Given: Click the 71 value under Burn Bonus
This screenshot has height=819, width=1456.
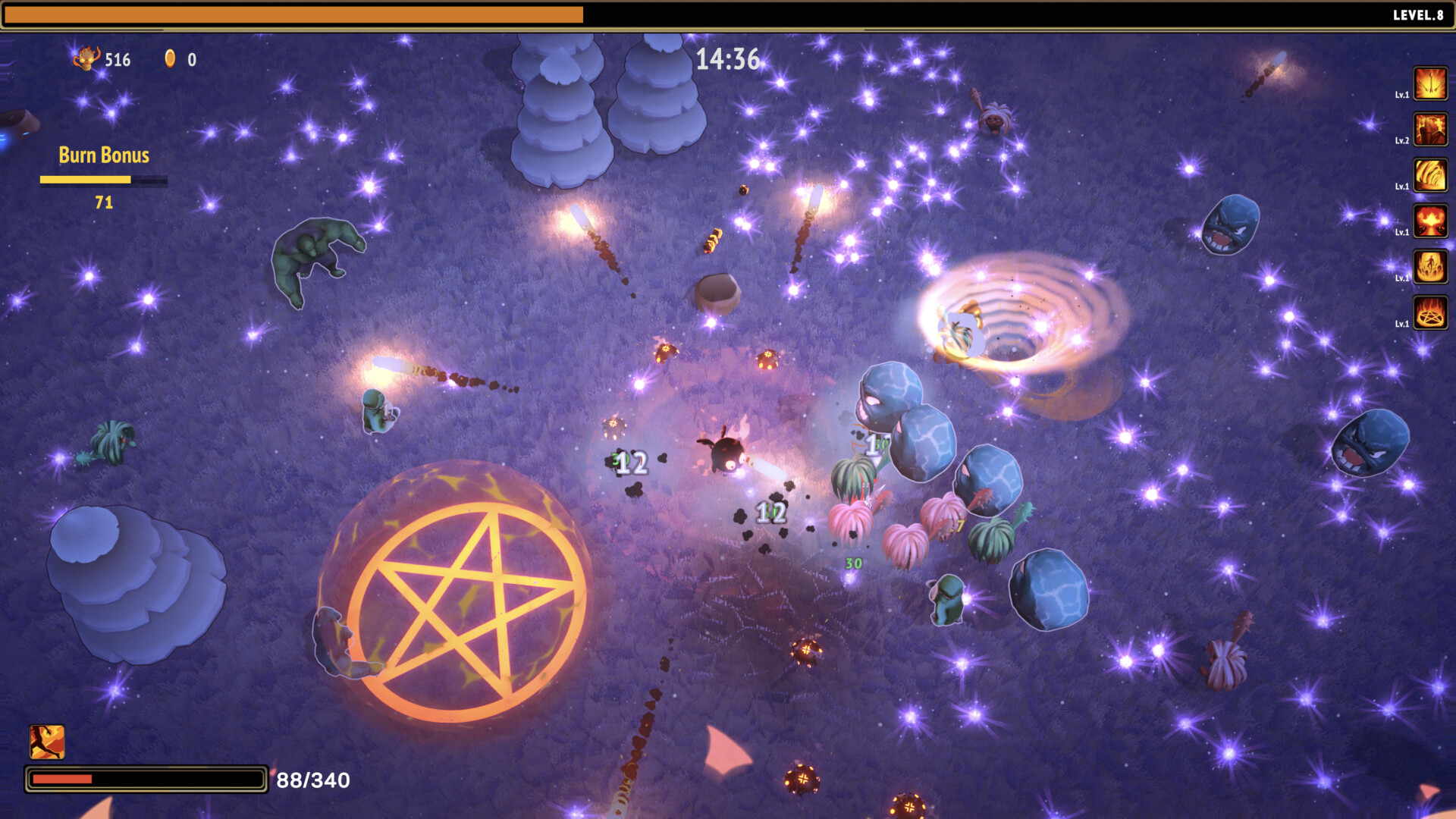Looking at the screenshot, I should tap(104, 202).
